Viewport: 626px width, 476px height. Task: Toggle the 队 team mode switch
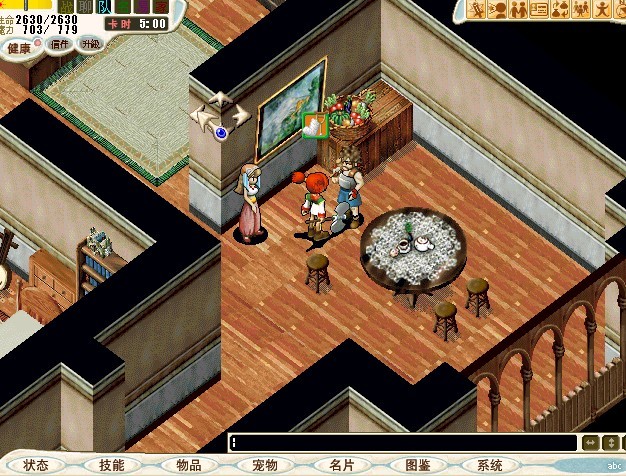(x=104, y=6)
